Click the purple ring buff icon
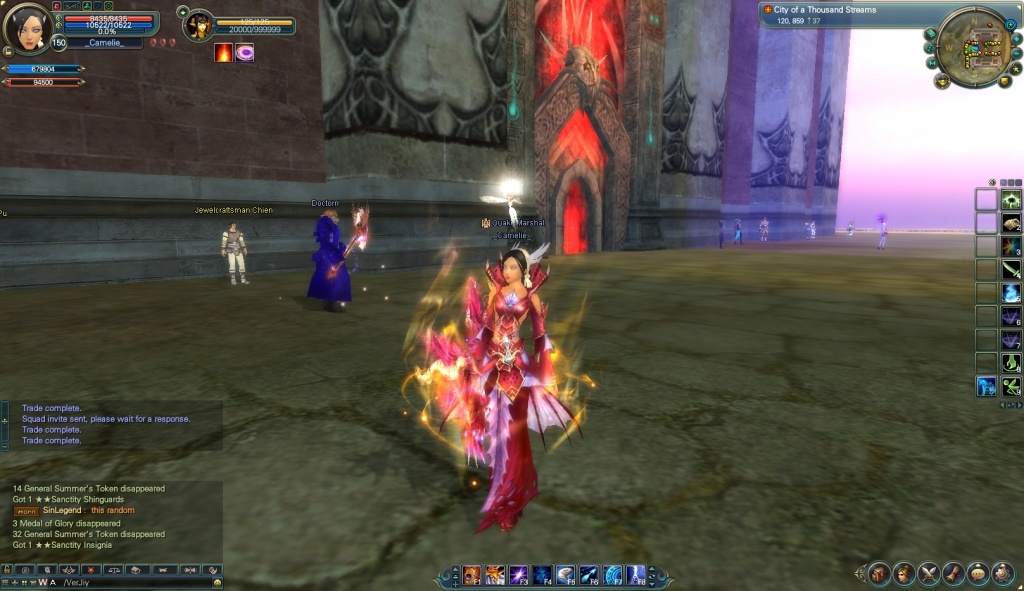 pos(244,52)
